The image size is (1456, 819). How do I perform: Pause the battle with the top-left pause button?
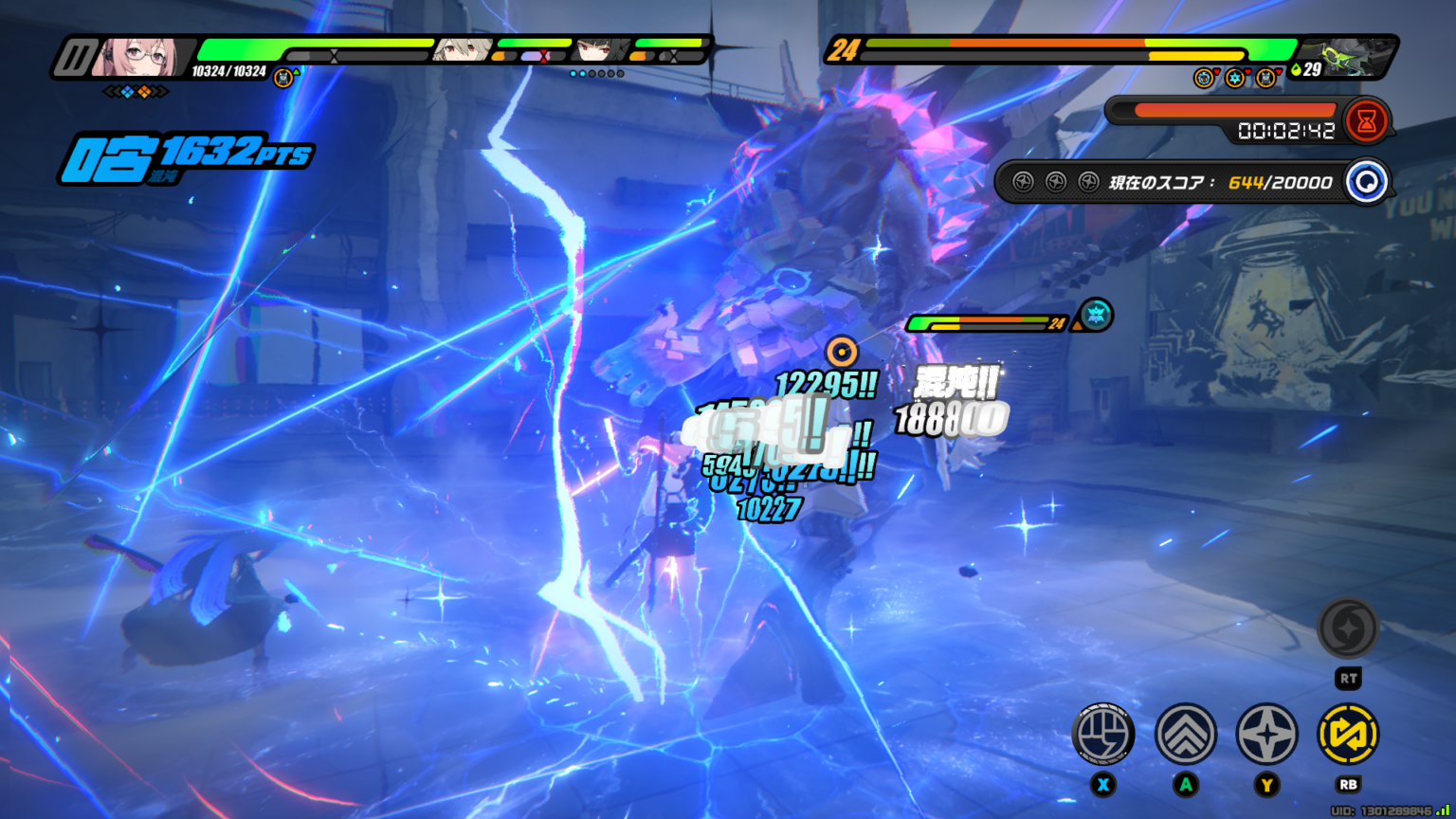point(72,58)
